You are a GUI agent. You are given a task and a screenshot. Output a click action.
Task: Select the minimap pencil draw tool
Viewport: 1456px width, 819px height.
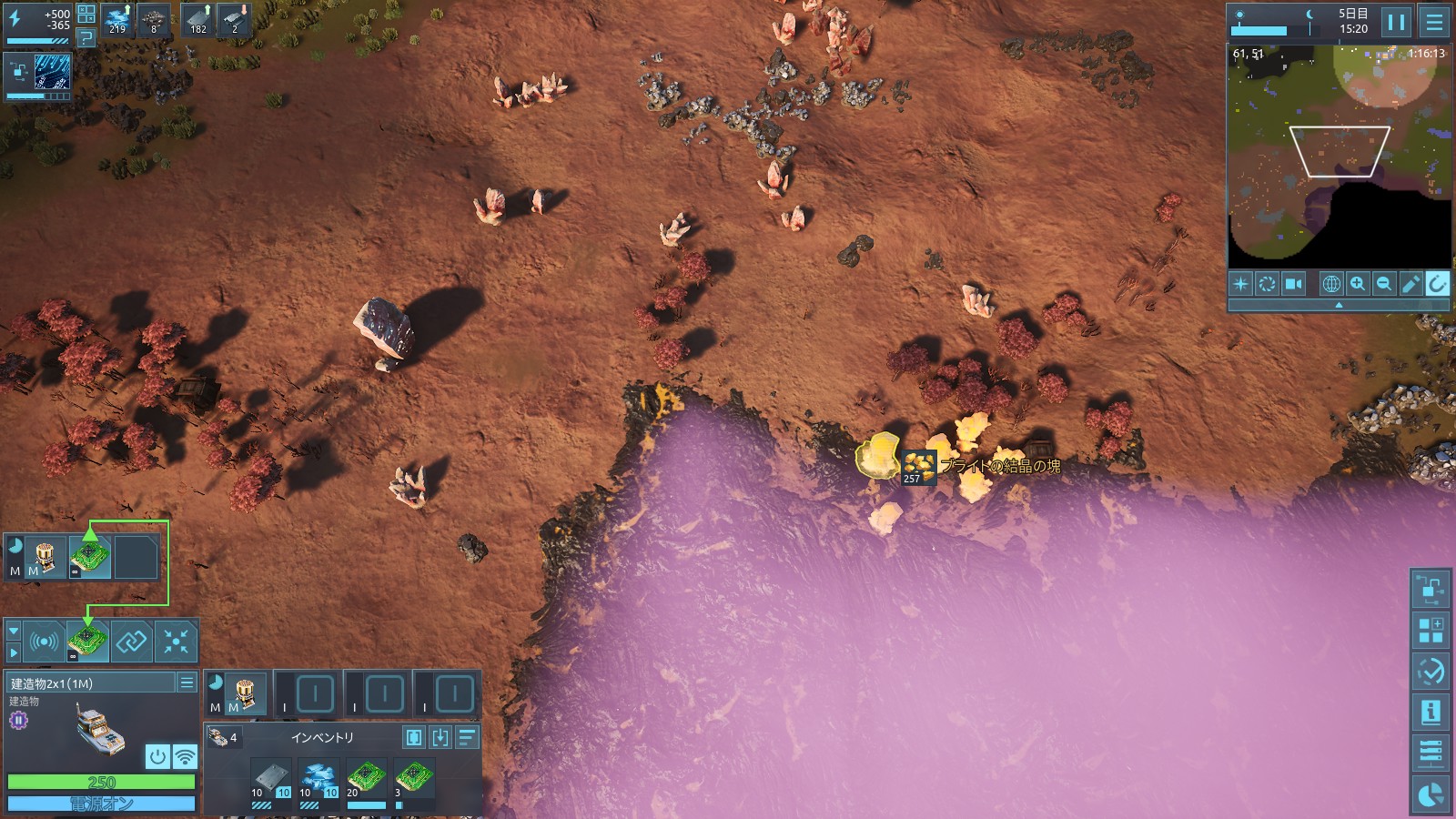pyautogui.click(x=1410, y=284)
